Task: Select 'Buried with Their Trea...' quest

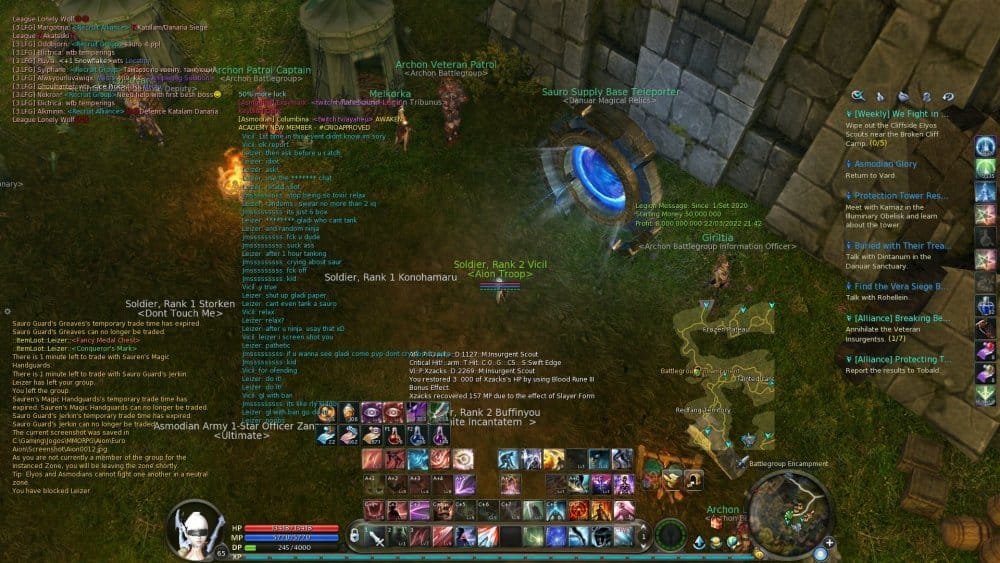Action: [x=898, y=244]
